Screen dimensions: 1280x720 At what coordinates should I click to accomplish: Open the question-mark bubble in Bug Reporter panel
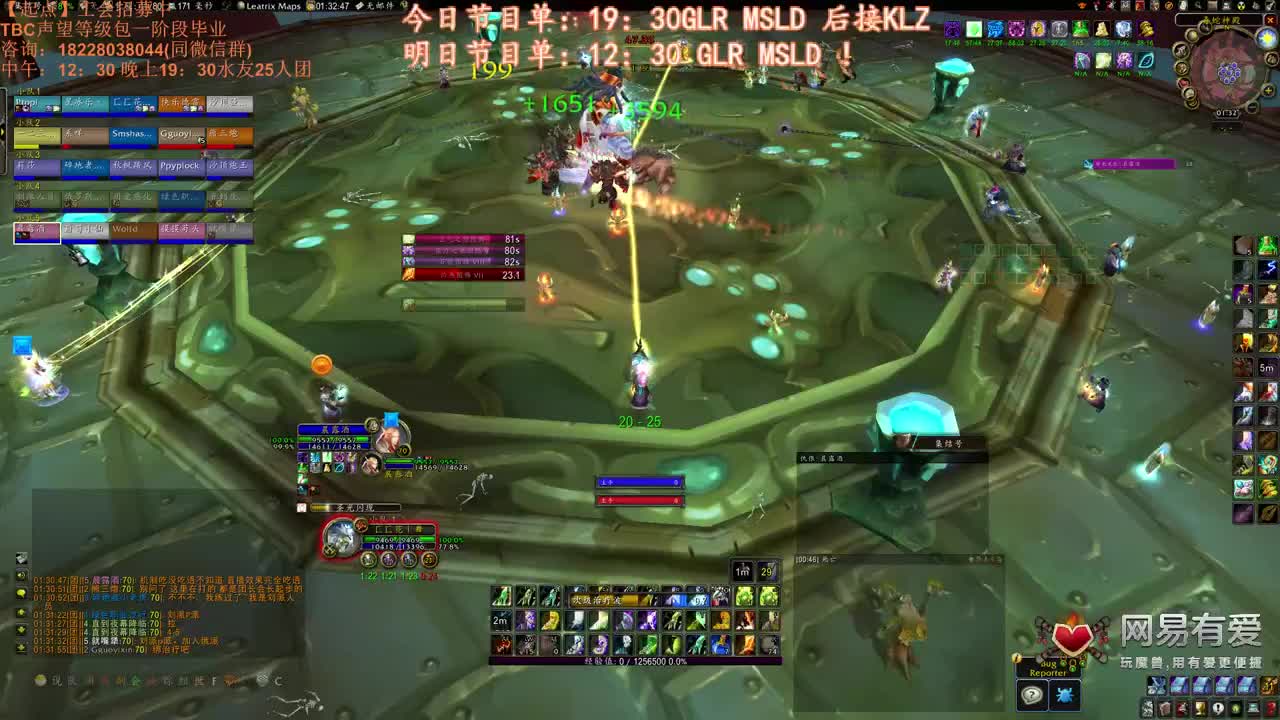tap(1032, 695)
